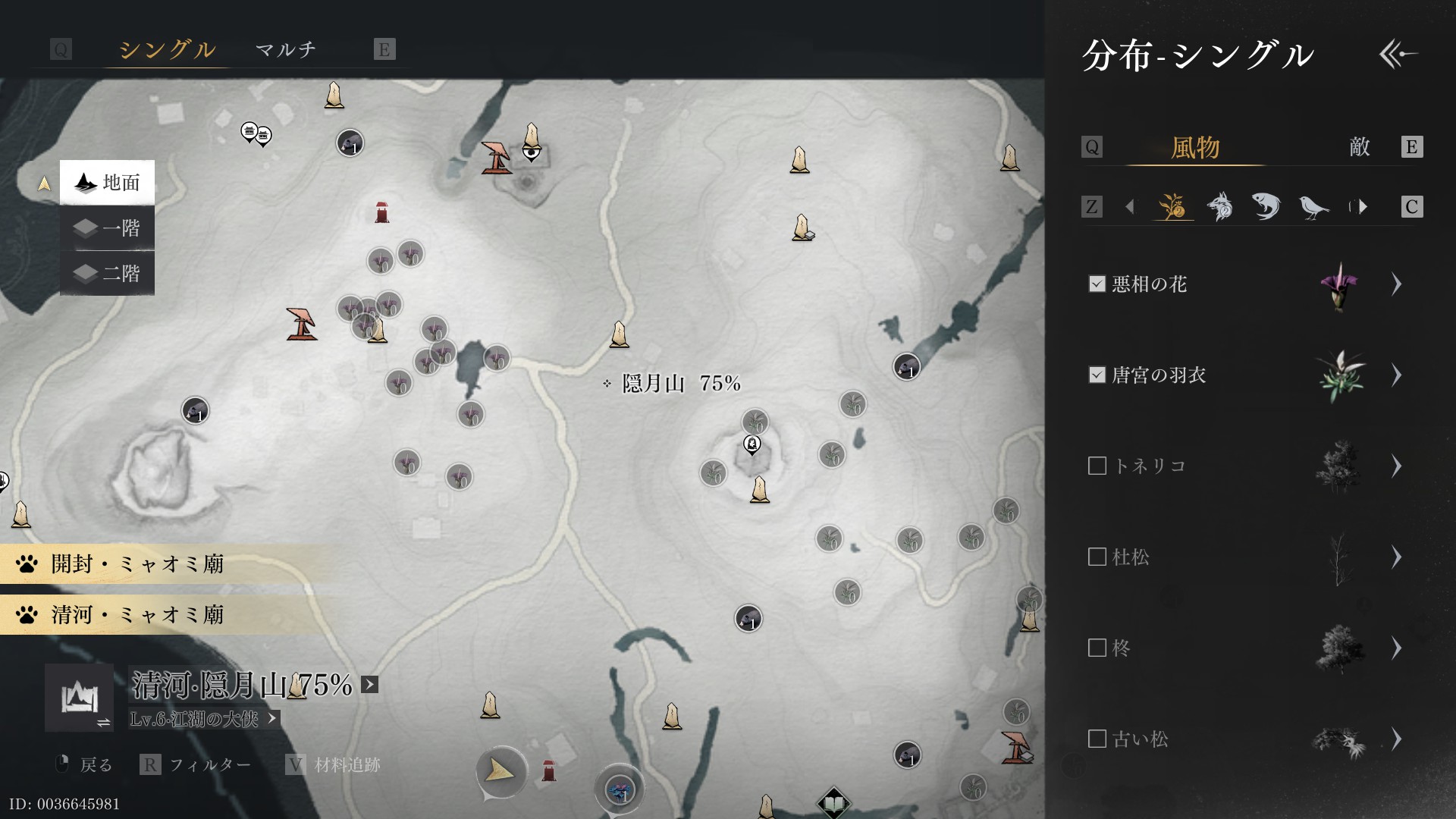Choose the fish category icon

(x=1266, y=206)
